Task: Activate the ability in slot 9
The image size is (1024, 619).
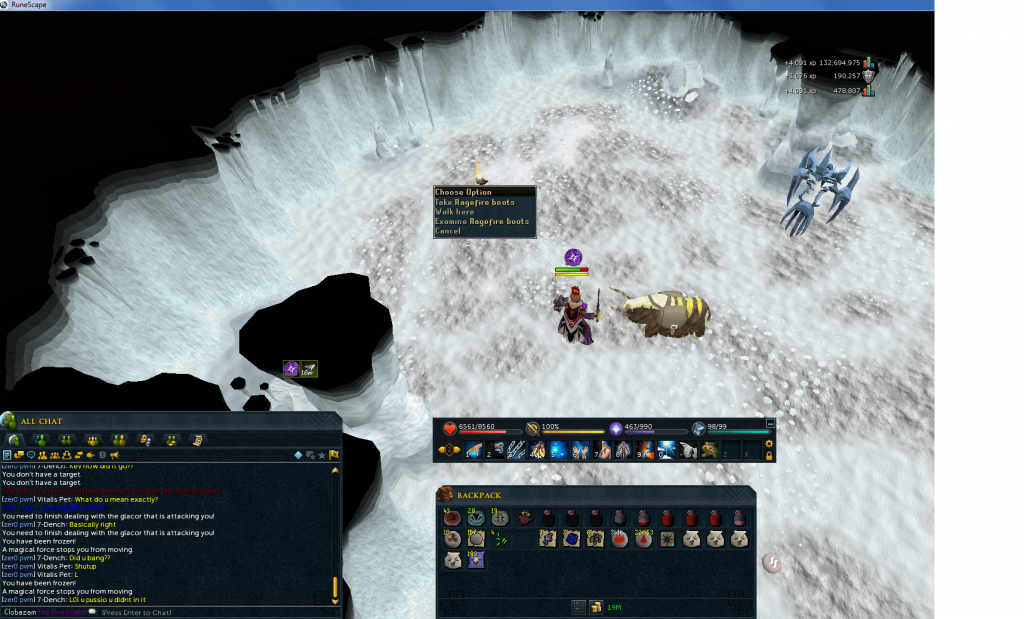Action: (x=644, y=450)
